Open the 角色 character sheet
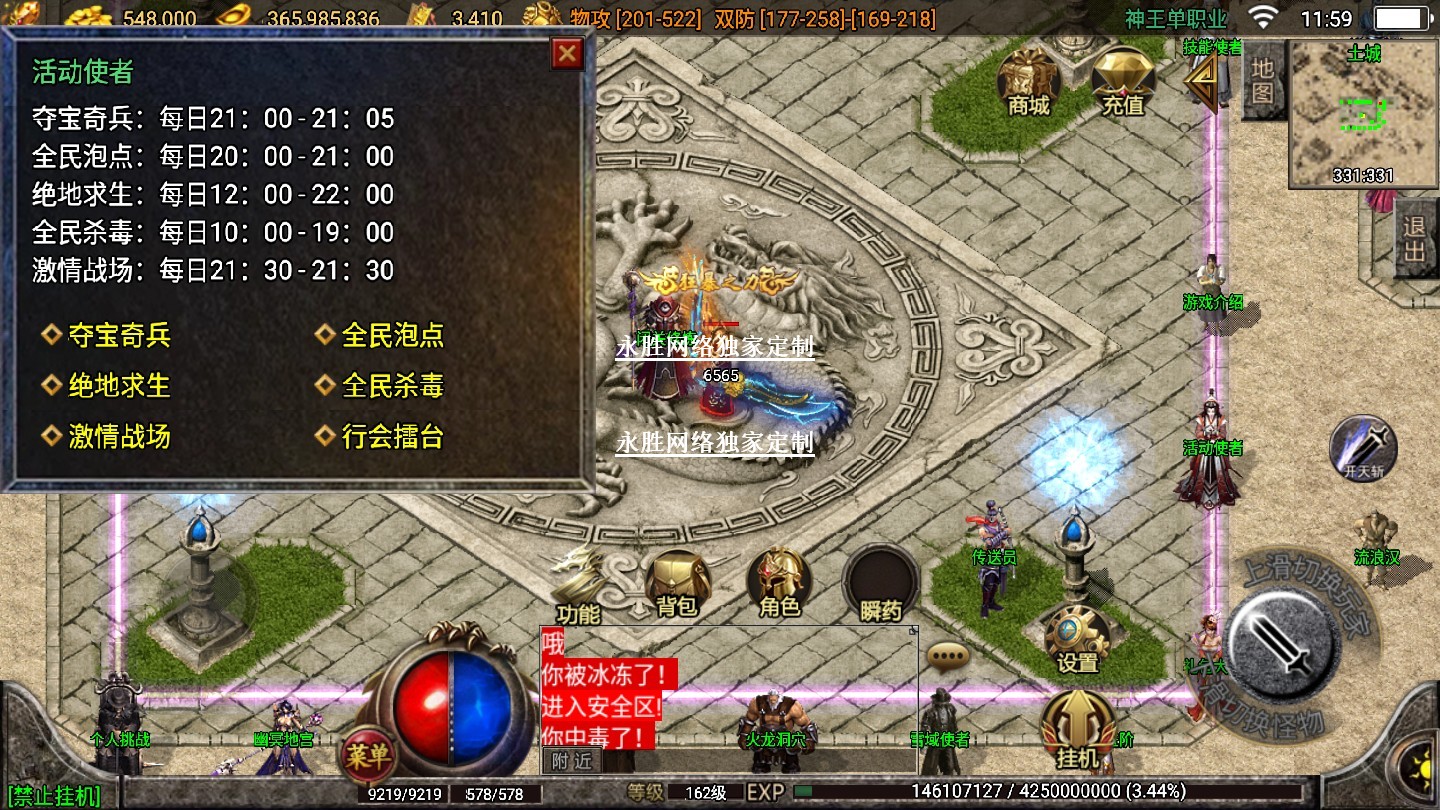Screen dimensions: 1440x810 [x=780, y=583]
